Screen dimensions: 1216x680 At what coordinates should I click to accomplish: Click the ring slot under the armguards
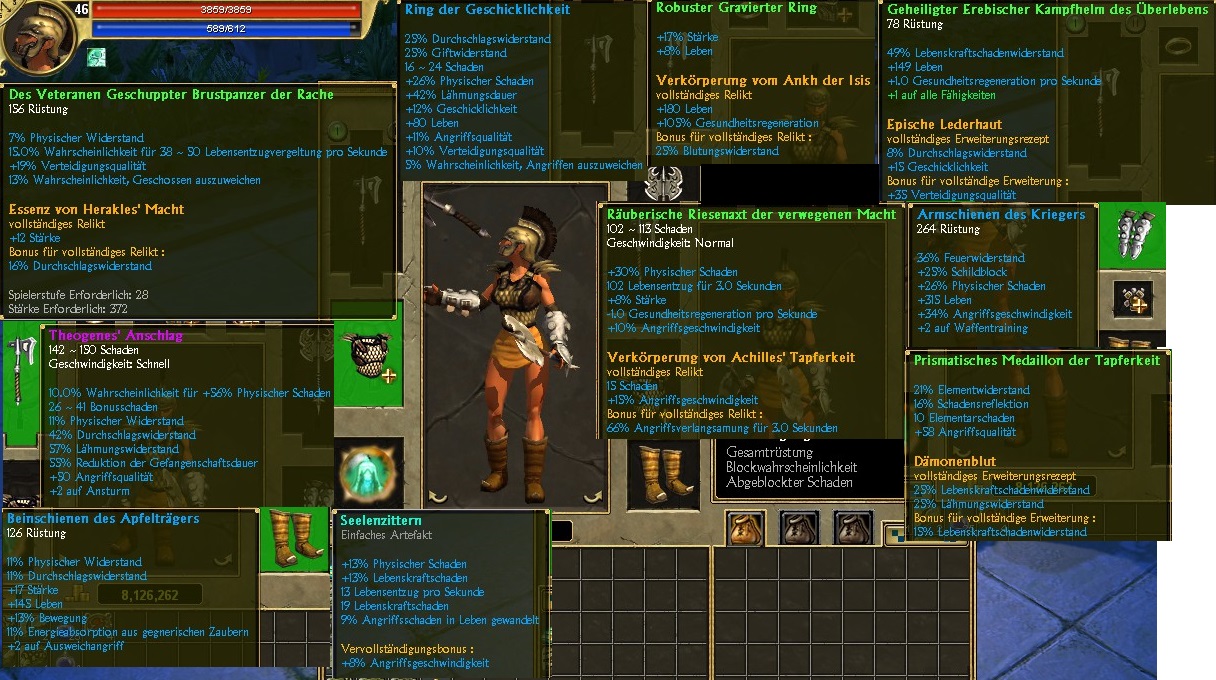point(1133,298)
